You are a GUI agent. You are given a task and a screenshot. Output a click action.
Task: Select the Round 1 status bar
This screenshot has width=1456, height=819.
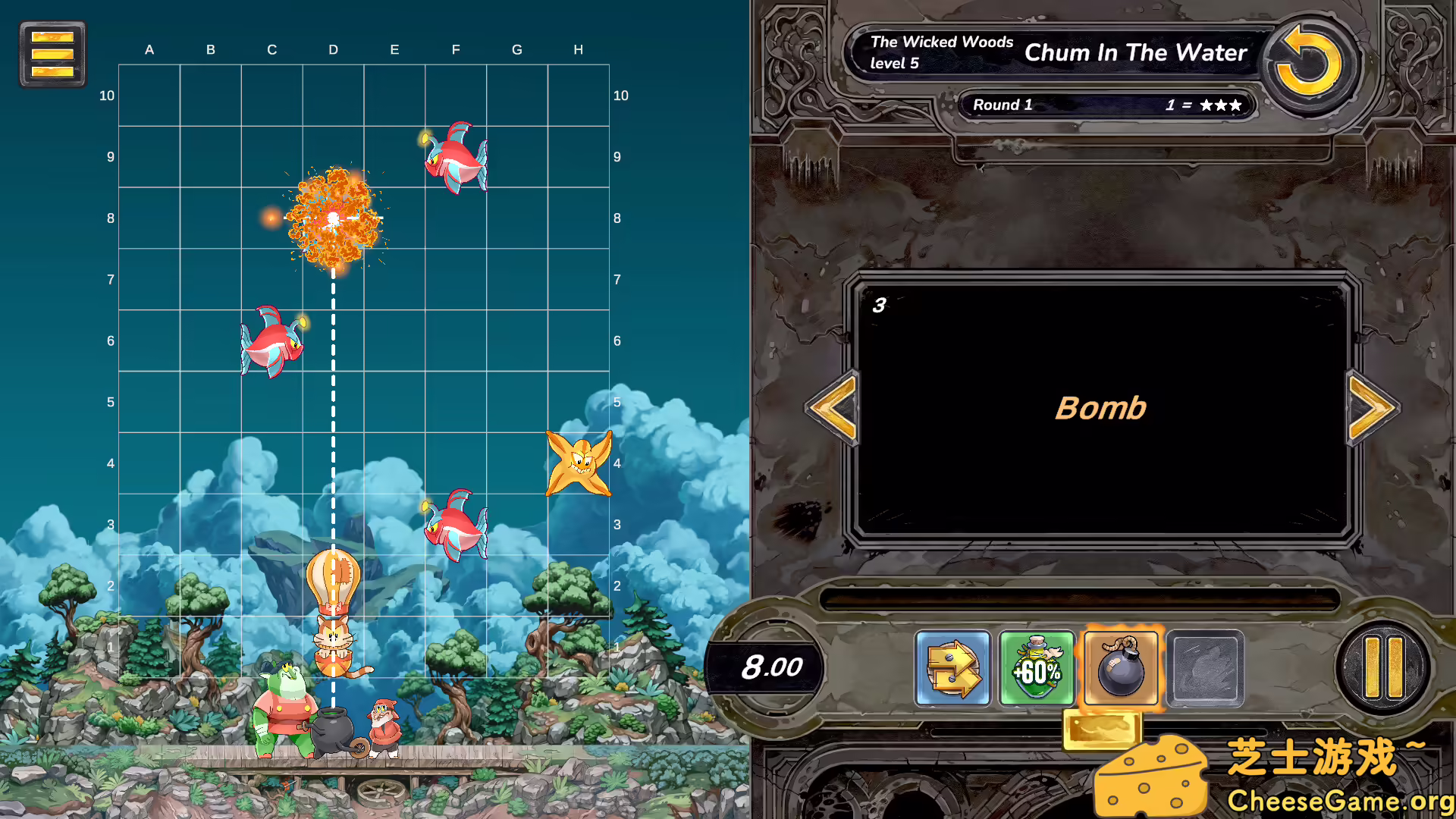pyautogui.click(x=1106, y=105)
